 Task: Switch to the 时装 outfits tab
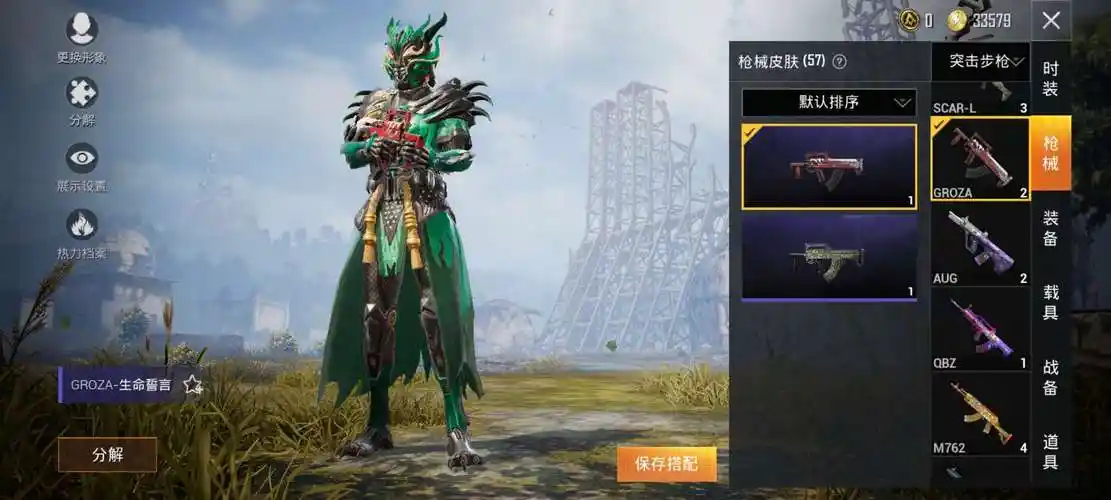coord(1051,80)
